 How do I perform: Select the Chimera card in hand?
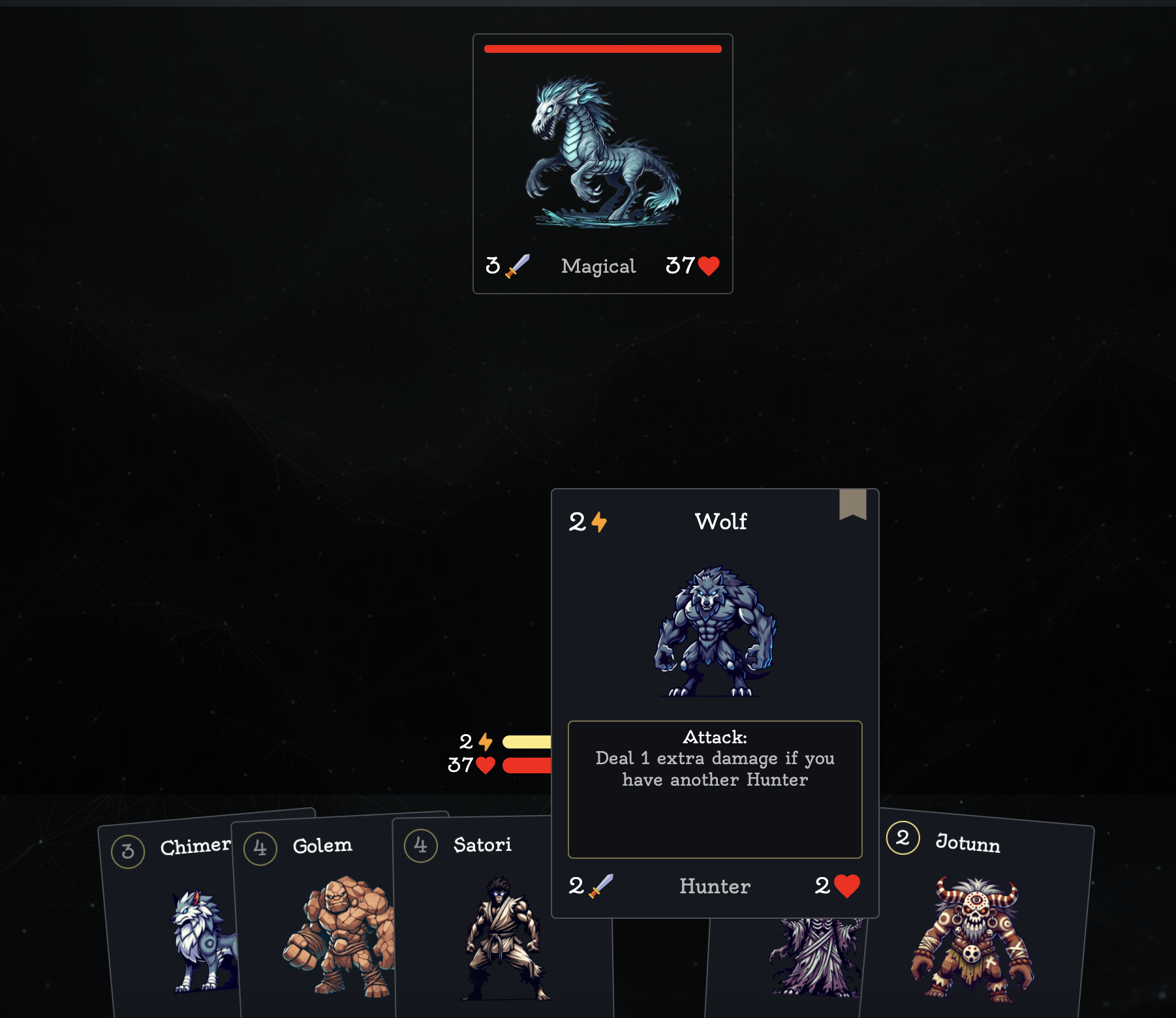click(171, 927)
